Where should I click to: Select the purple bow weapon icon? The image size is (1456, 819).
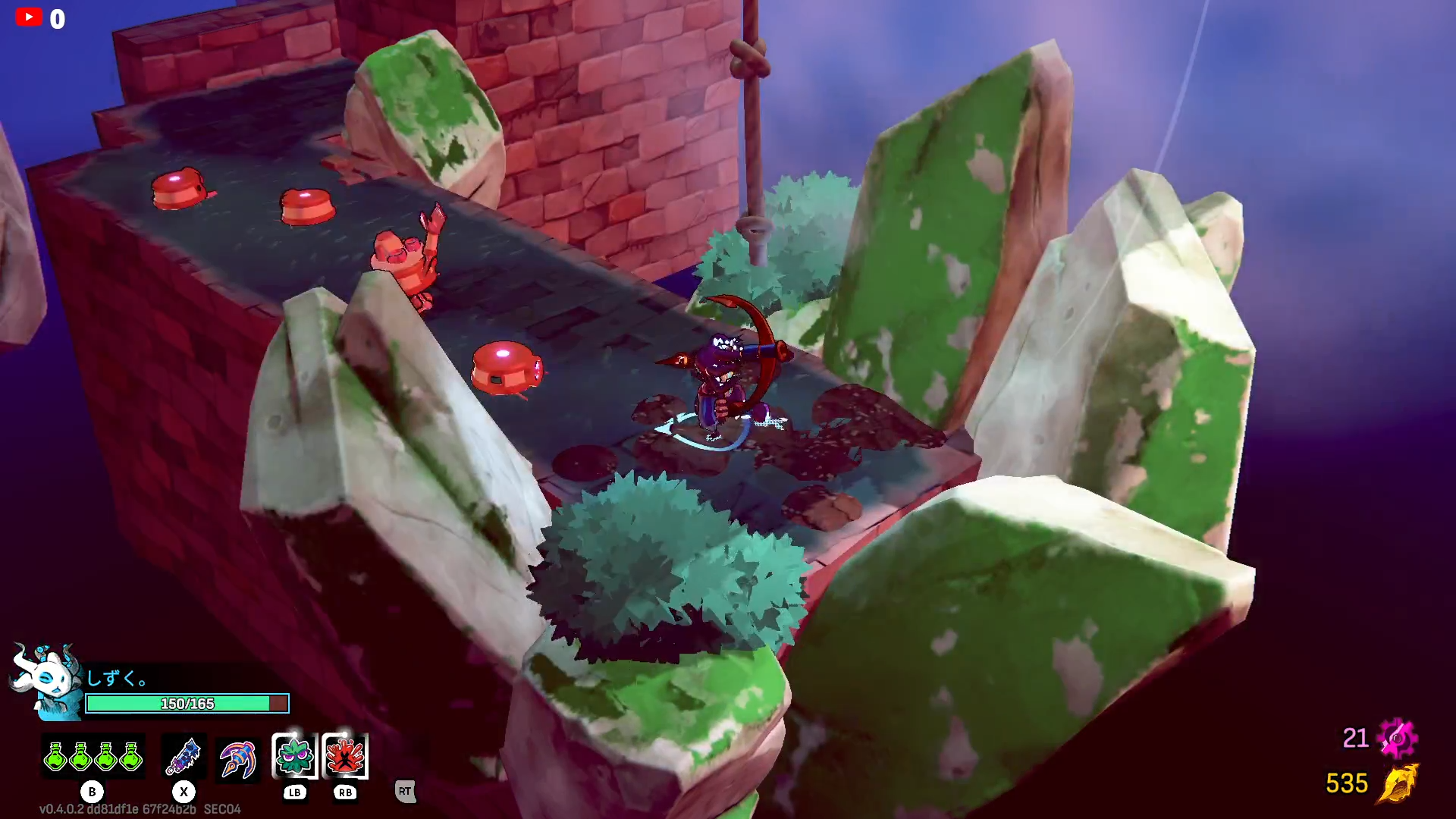point(237,758)
